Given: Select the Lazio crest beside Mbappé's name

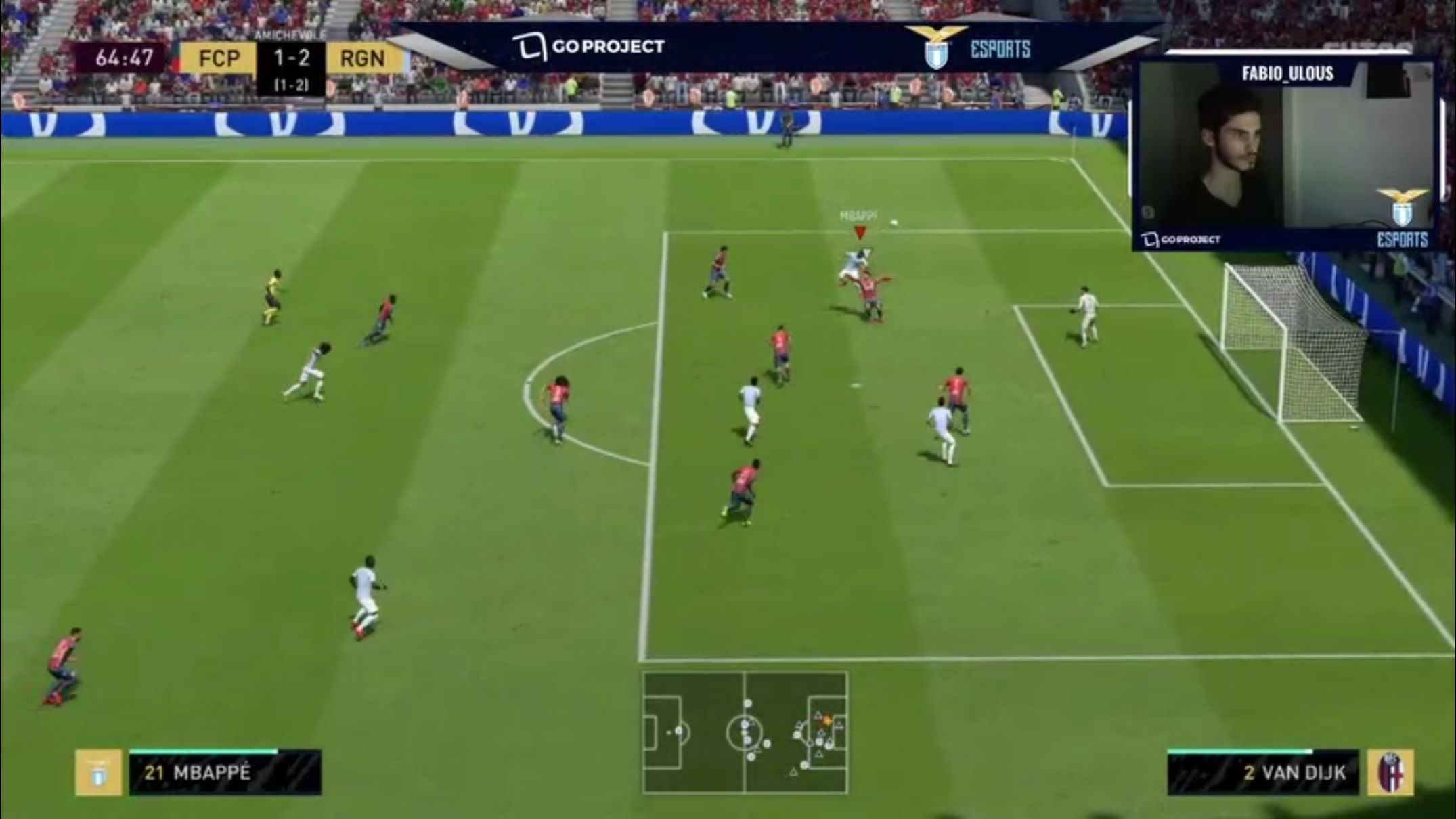Looking at the screenshot, I should click(x=98, y=772).
